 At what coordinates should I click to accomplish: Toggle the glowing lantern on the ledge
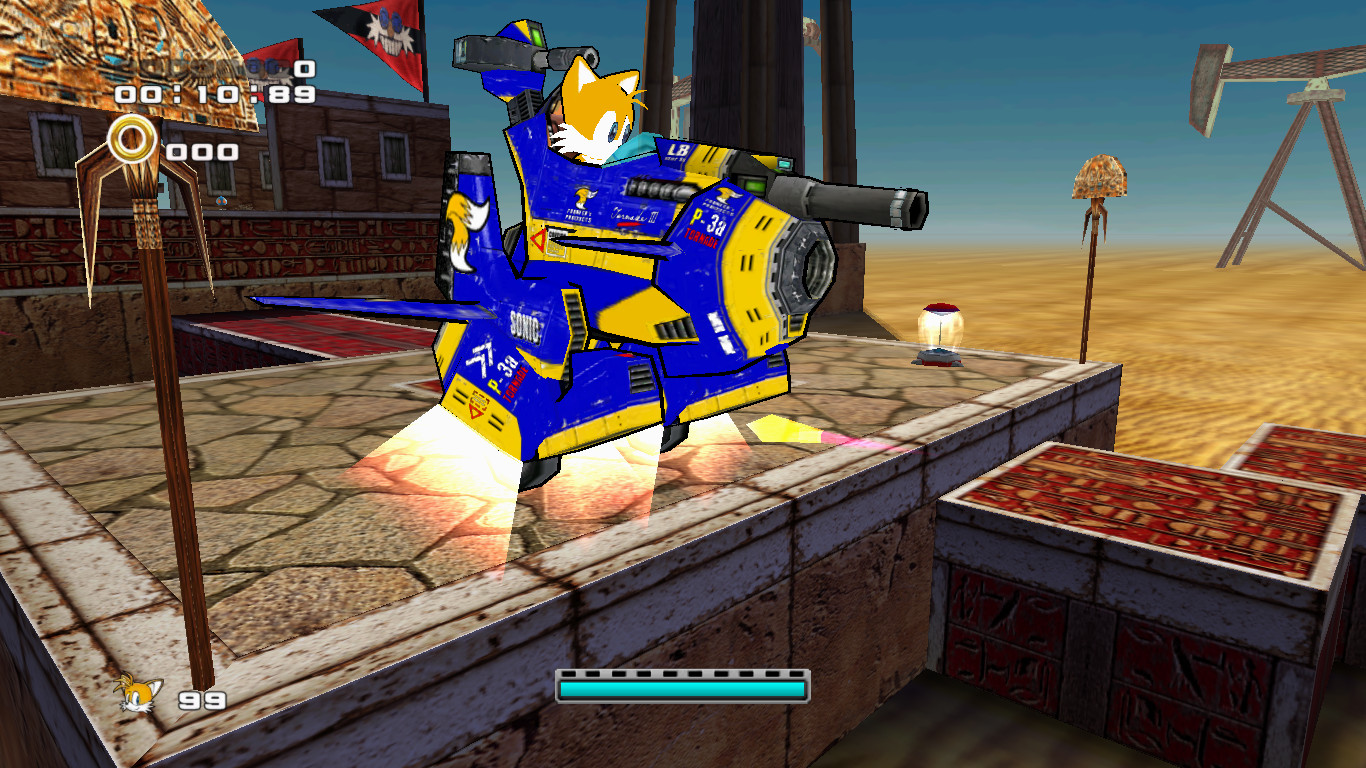coord(941,330)
